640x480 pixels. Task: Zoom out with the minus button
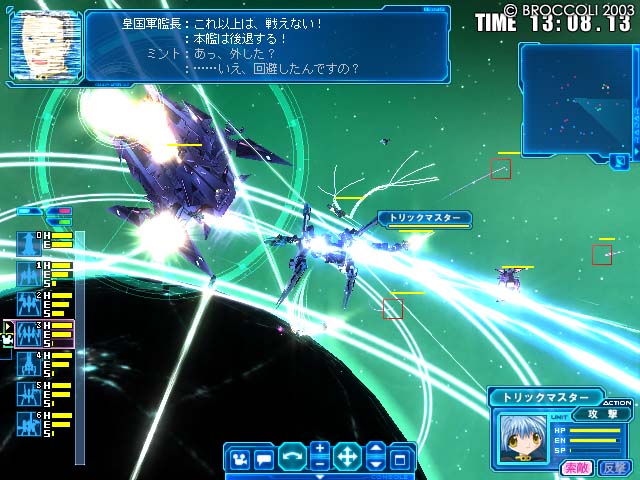[319, 465]
